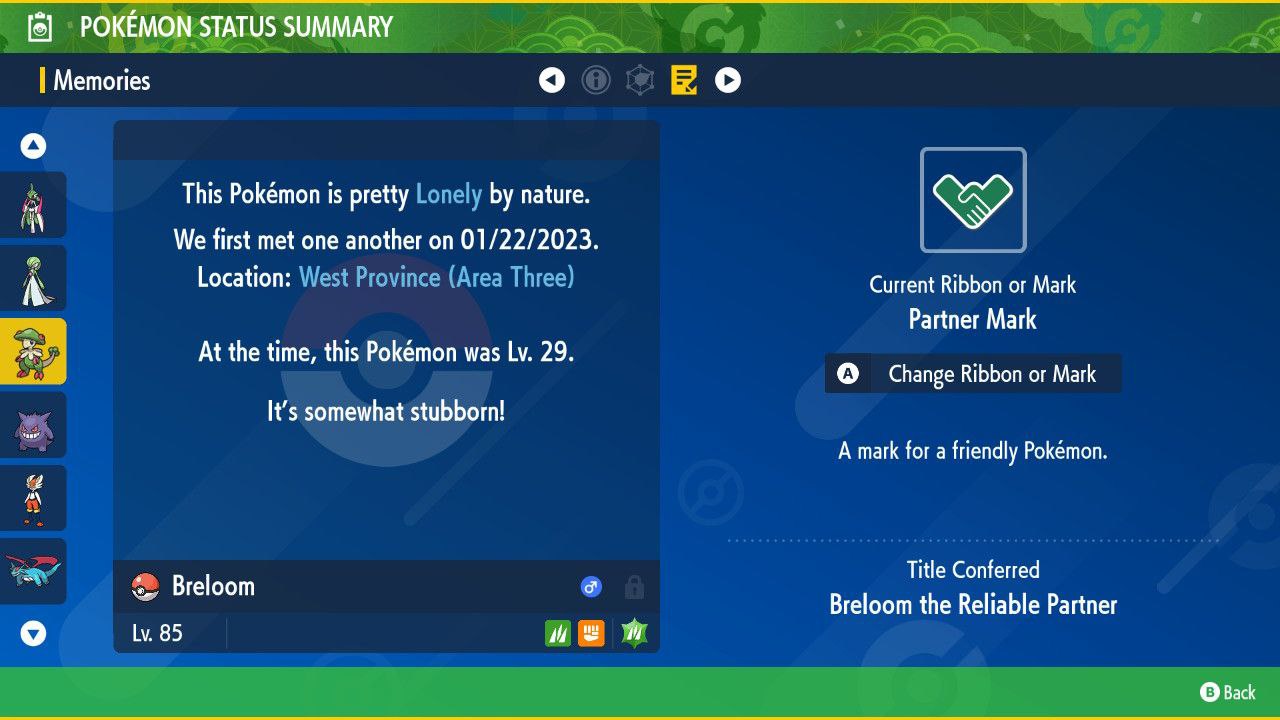Click Change Ribbon or Mark button
This screenshot has height=720, width=1280.
tap(973, 374)
